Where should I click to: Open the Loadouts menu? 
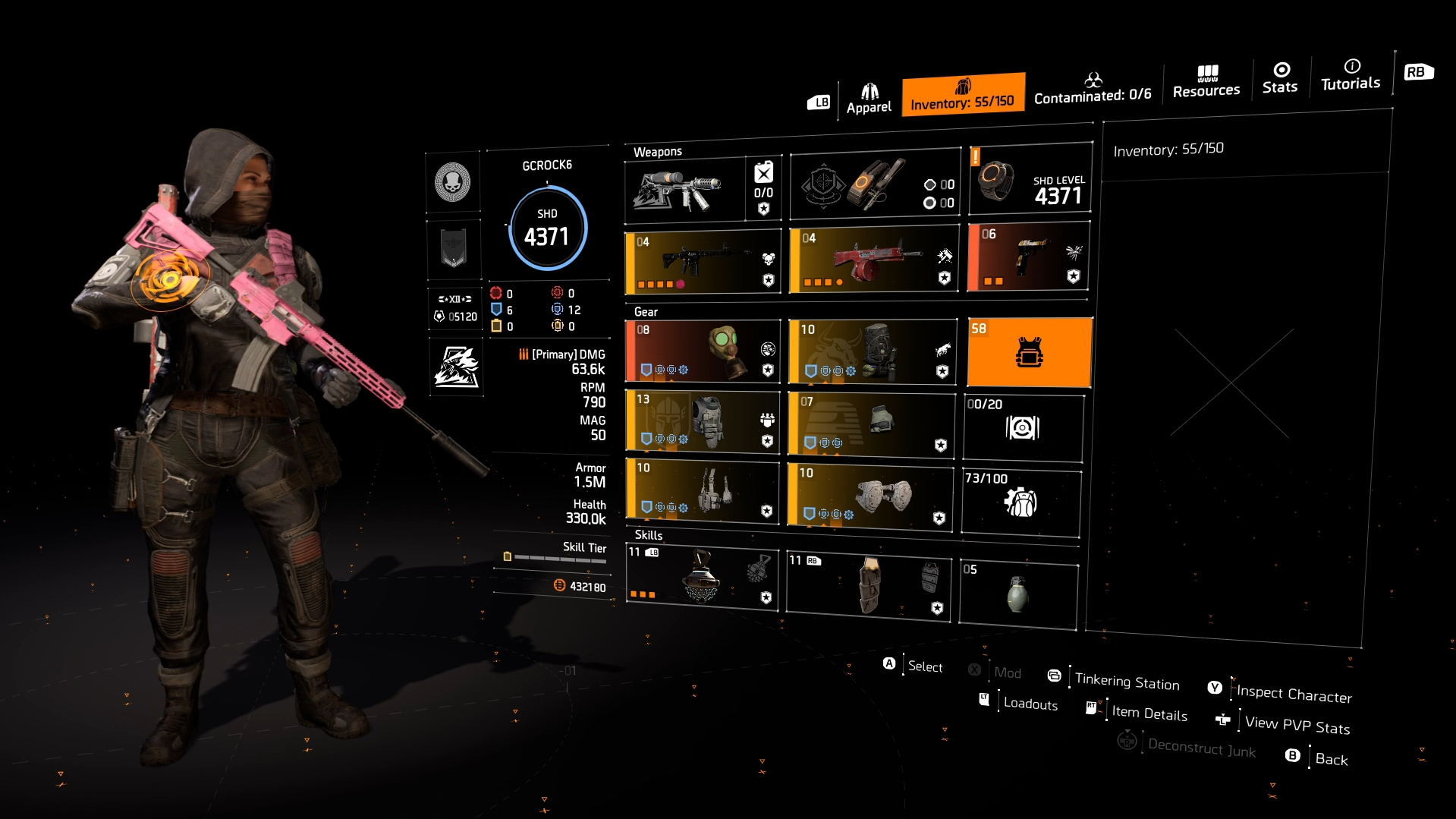[1029, 703]
